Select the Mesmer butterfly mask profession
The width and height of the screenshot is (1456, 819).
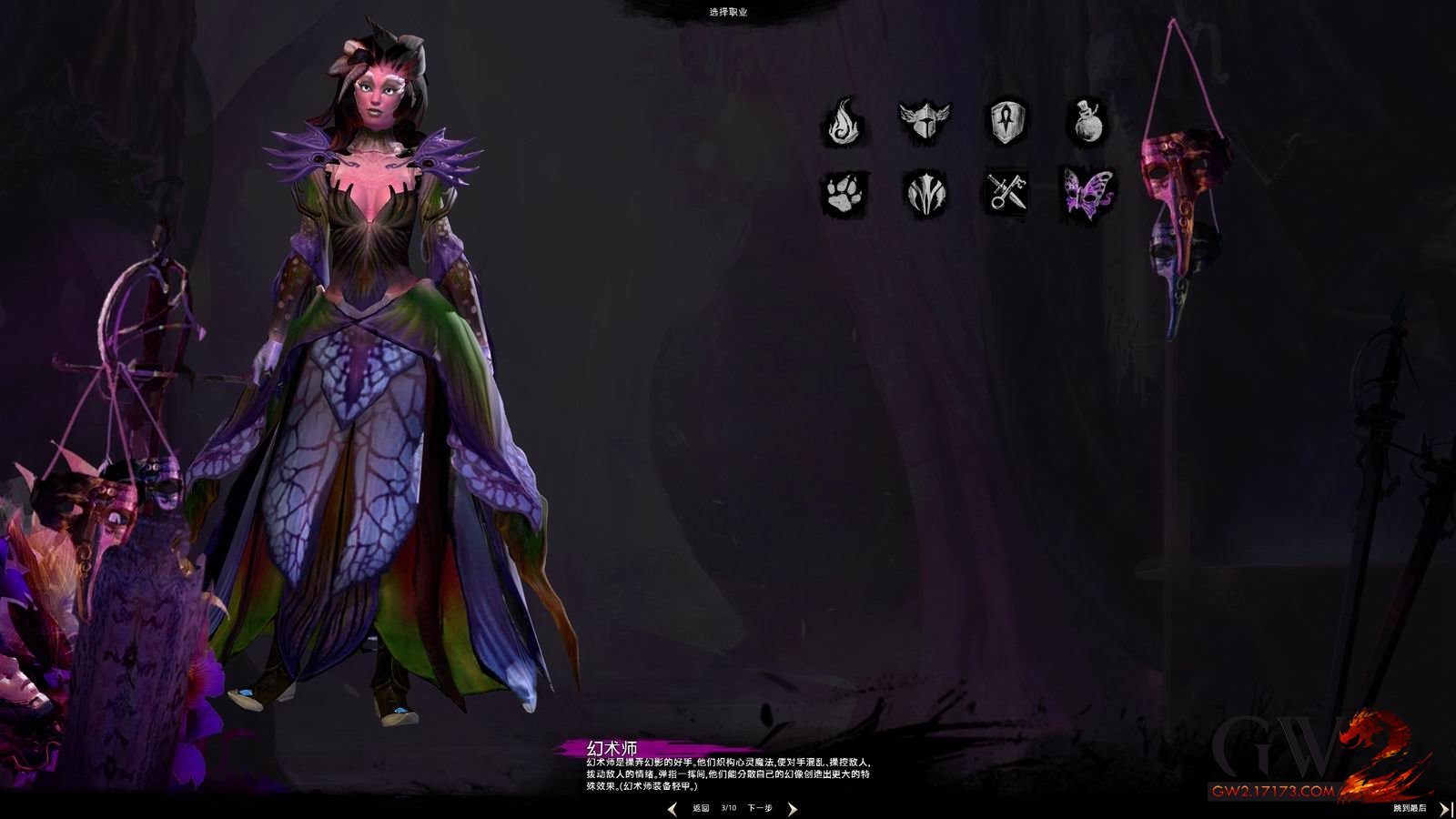click(1088, 192)
